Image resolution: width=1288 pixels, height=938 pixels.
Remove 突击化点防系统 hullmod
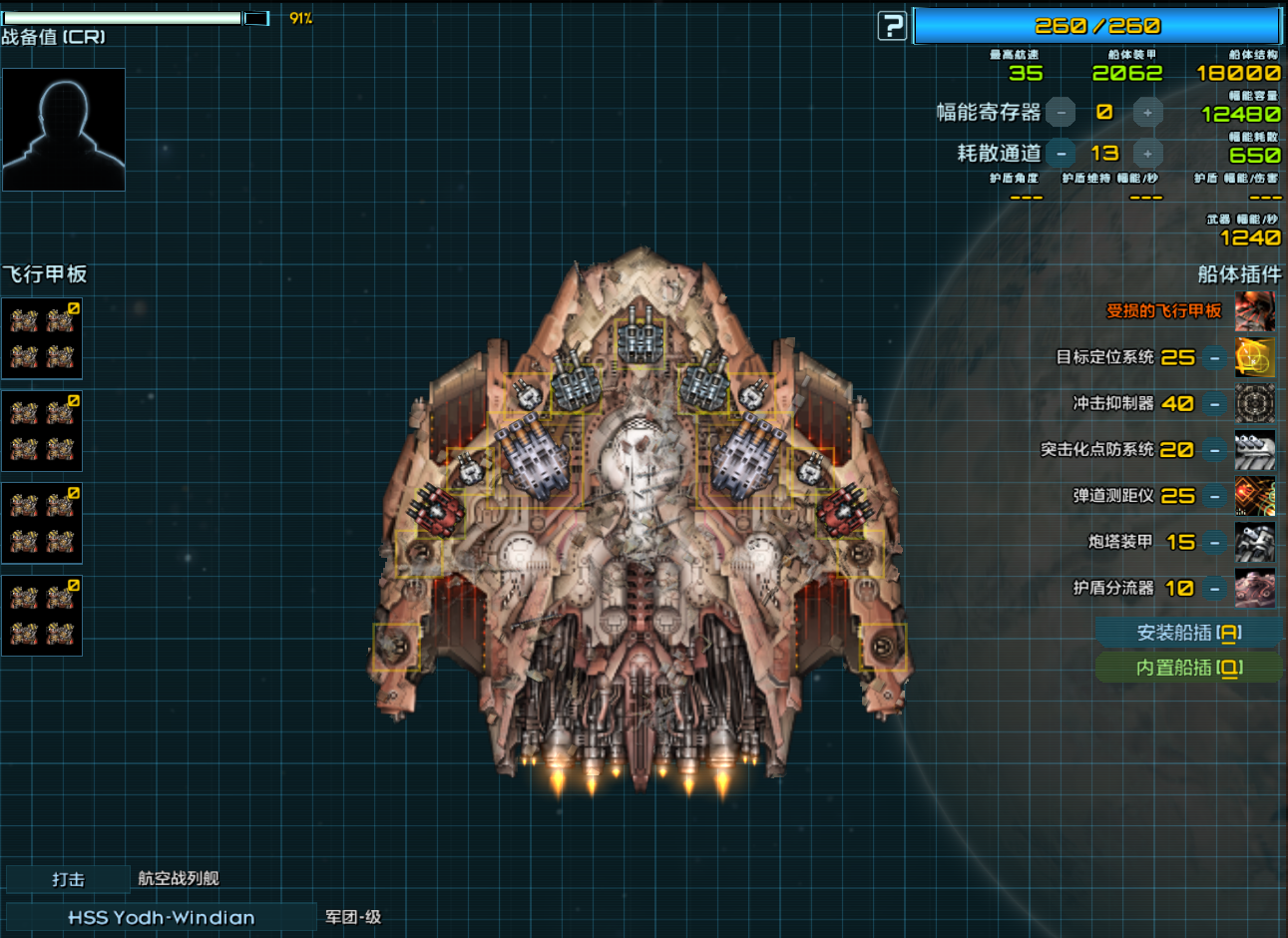coord(1214,450)
